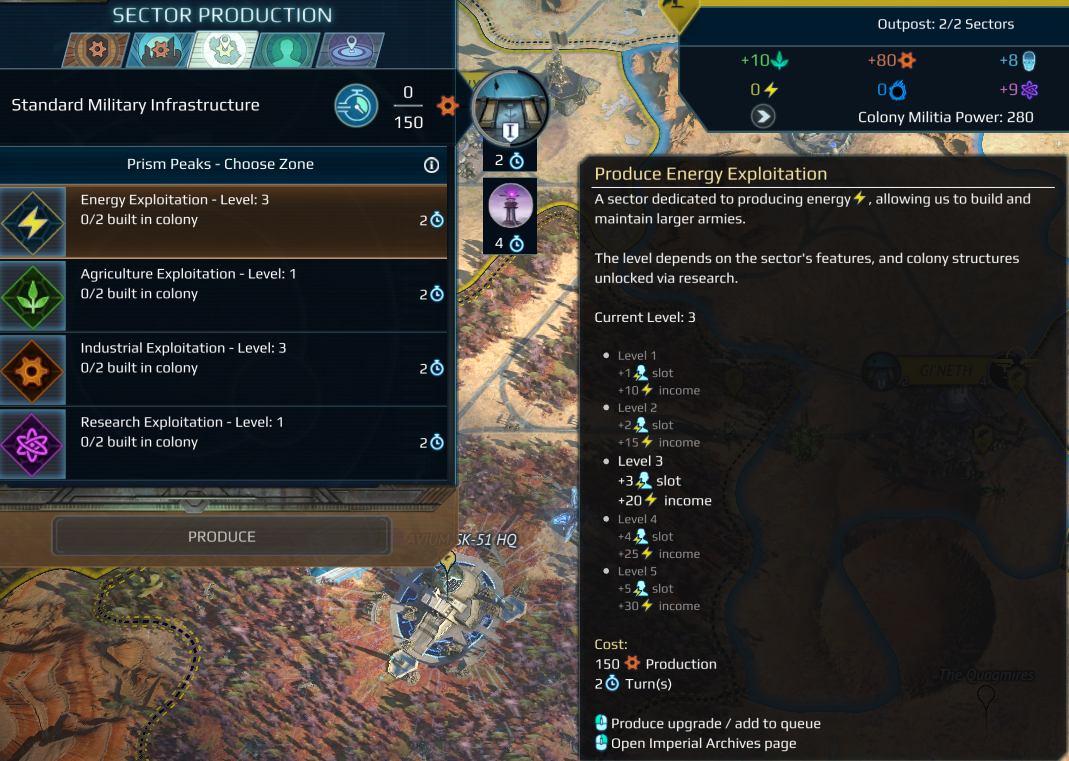Open the gear shield production tab
The height and width of the screenshot is (761, 1069).
[x=97, y=49]
